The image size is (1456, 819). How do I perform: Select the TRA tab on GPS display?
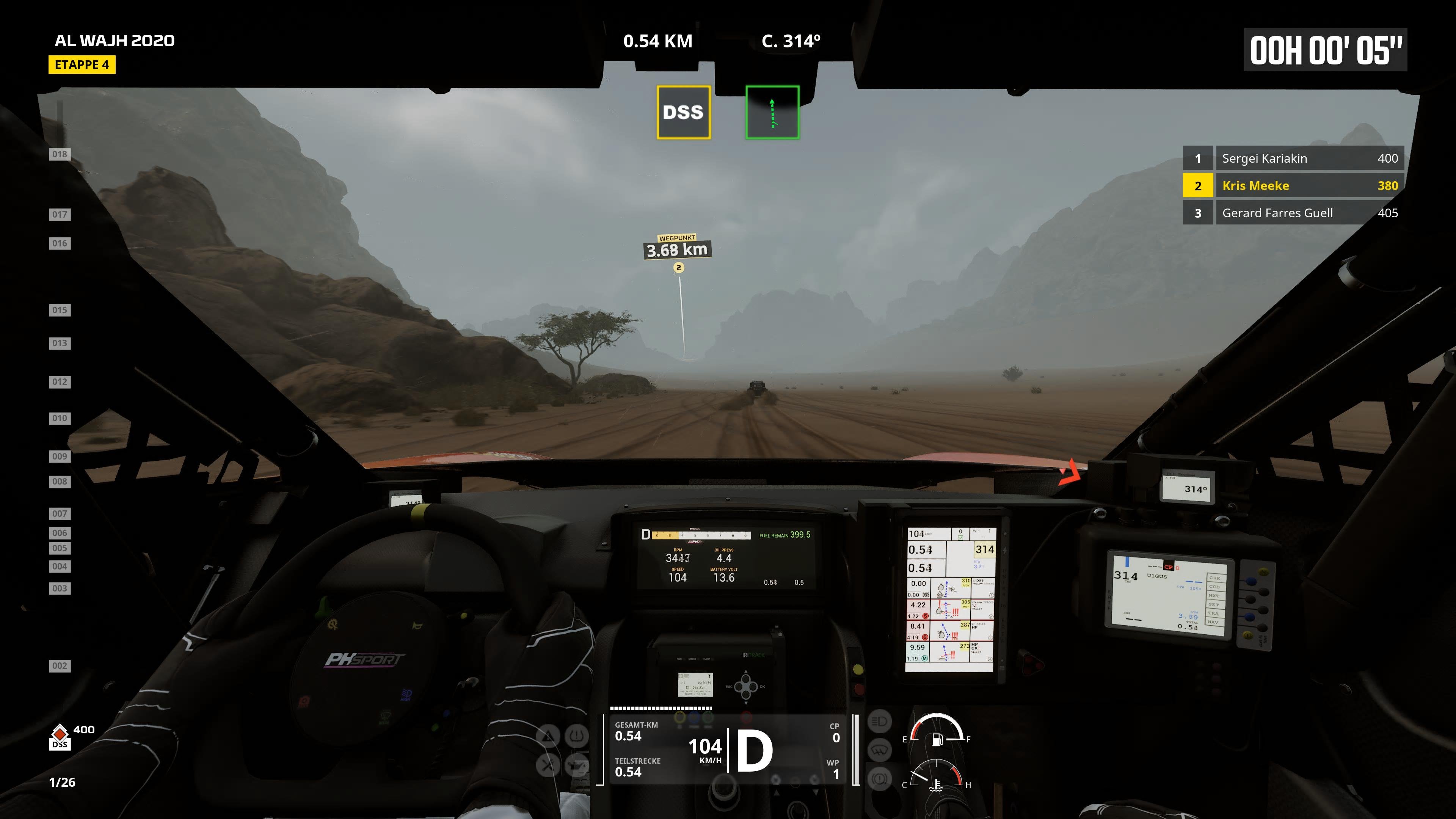(x=1213, y=614)
